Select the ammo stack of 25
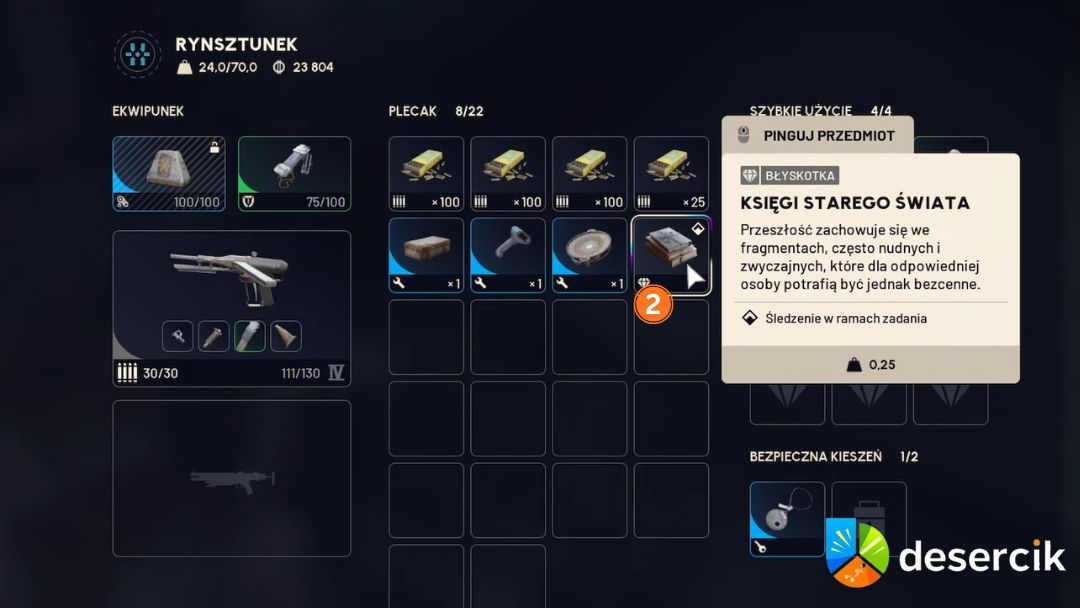 (671, 173)
